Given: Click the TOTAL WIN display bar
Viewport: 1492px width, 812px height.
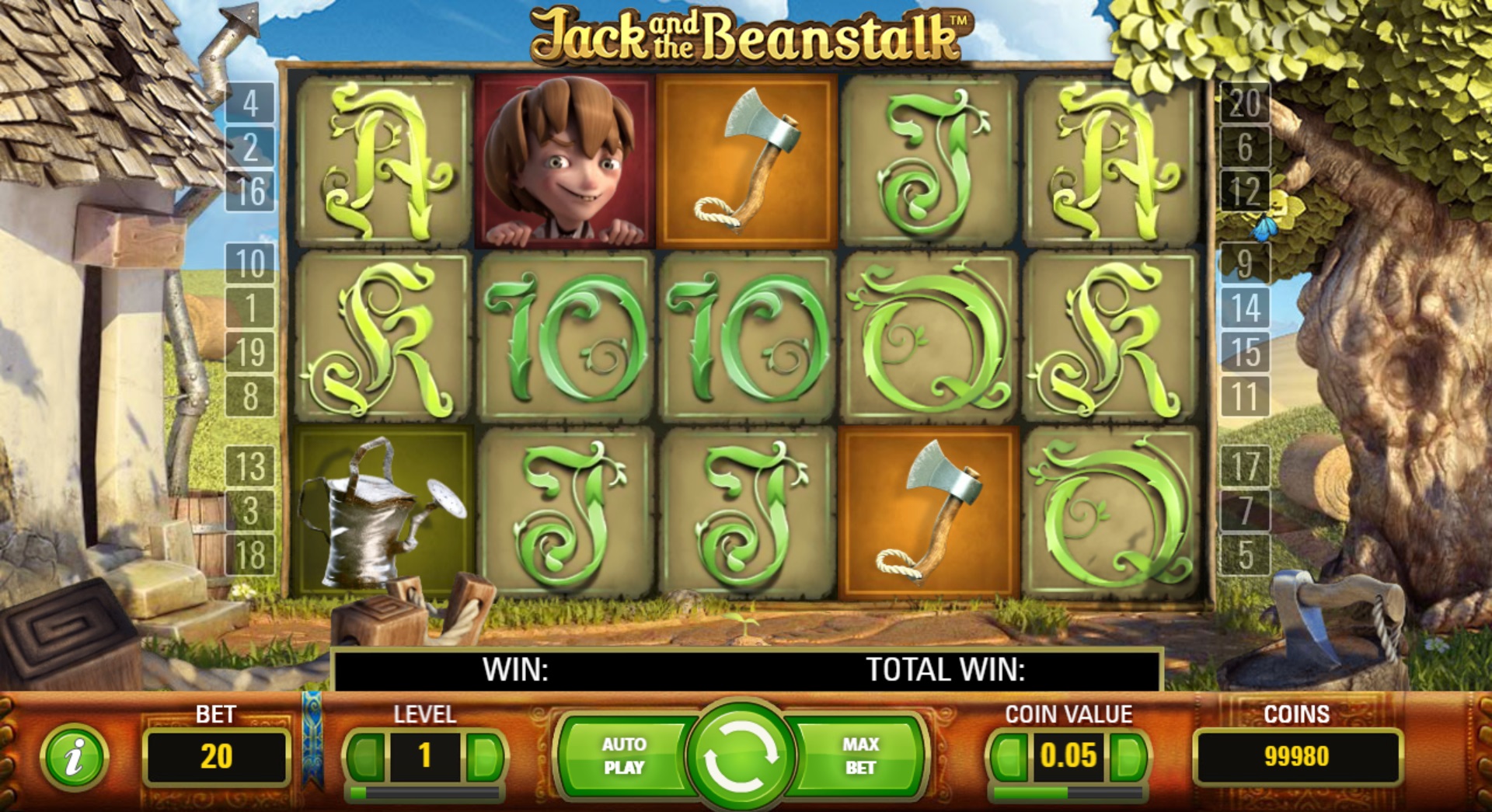Looking at the screenshot, I should pyautogui.click(x=944, y=668).
